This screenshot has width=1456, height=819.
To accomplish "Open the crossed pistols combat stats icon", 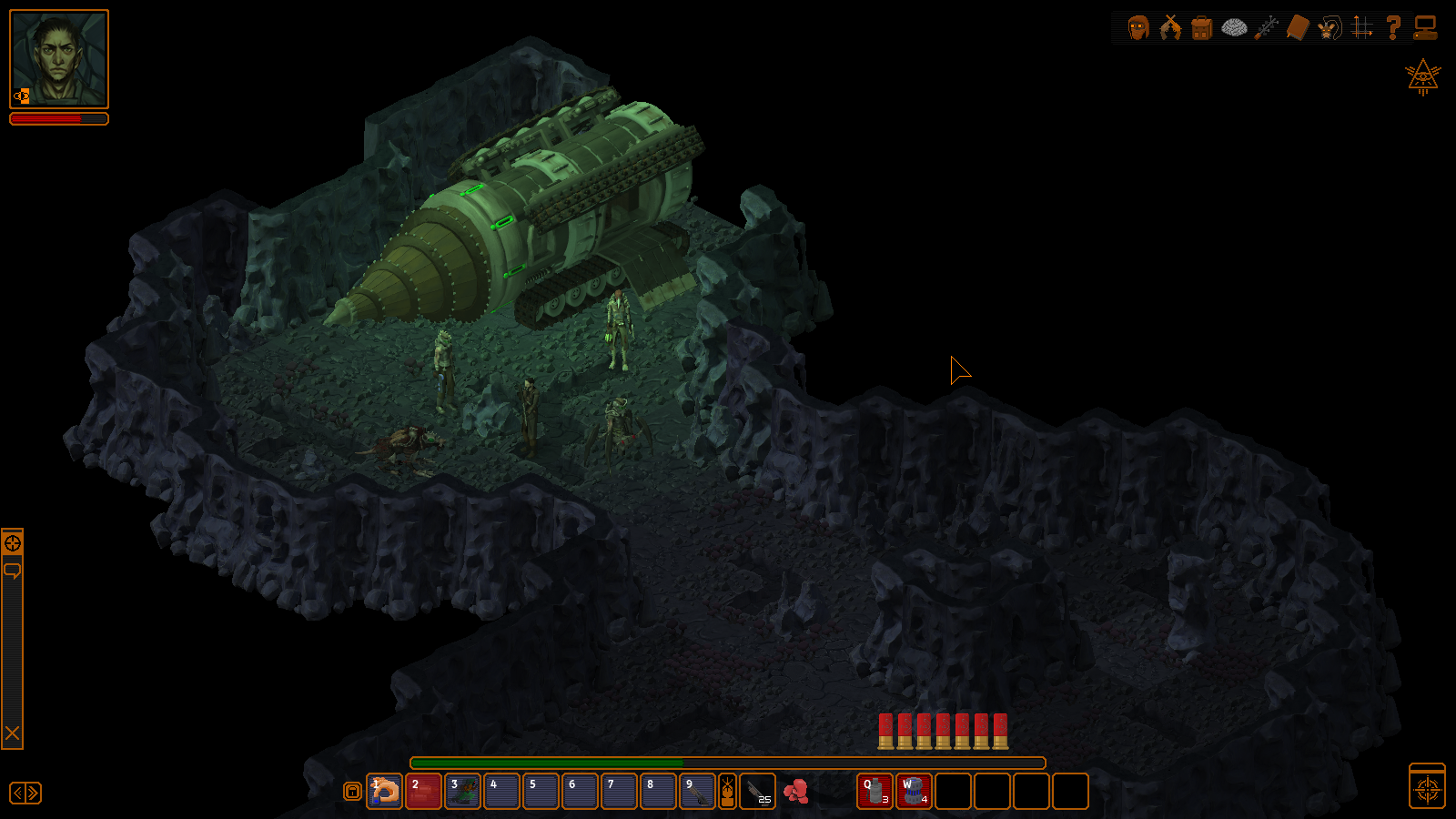I will pyautogui.click(x=1170, y=28).
